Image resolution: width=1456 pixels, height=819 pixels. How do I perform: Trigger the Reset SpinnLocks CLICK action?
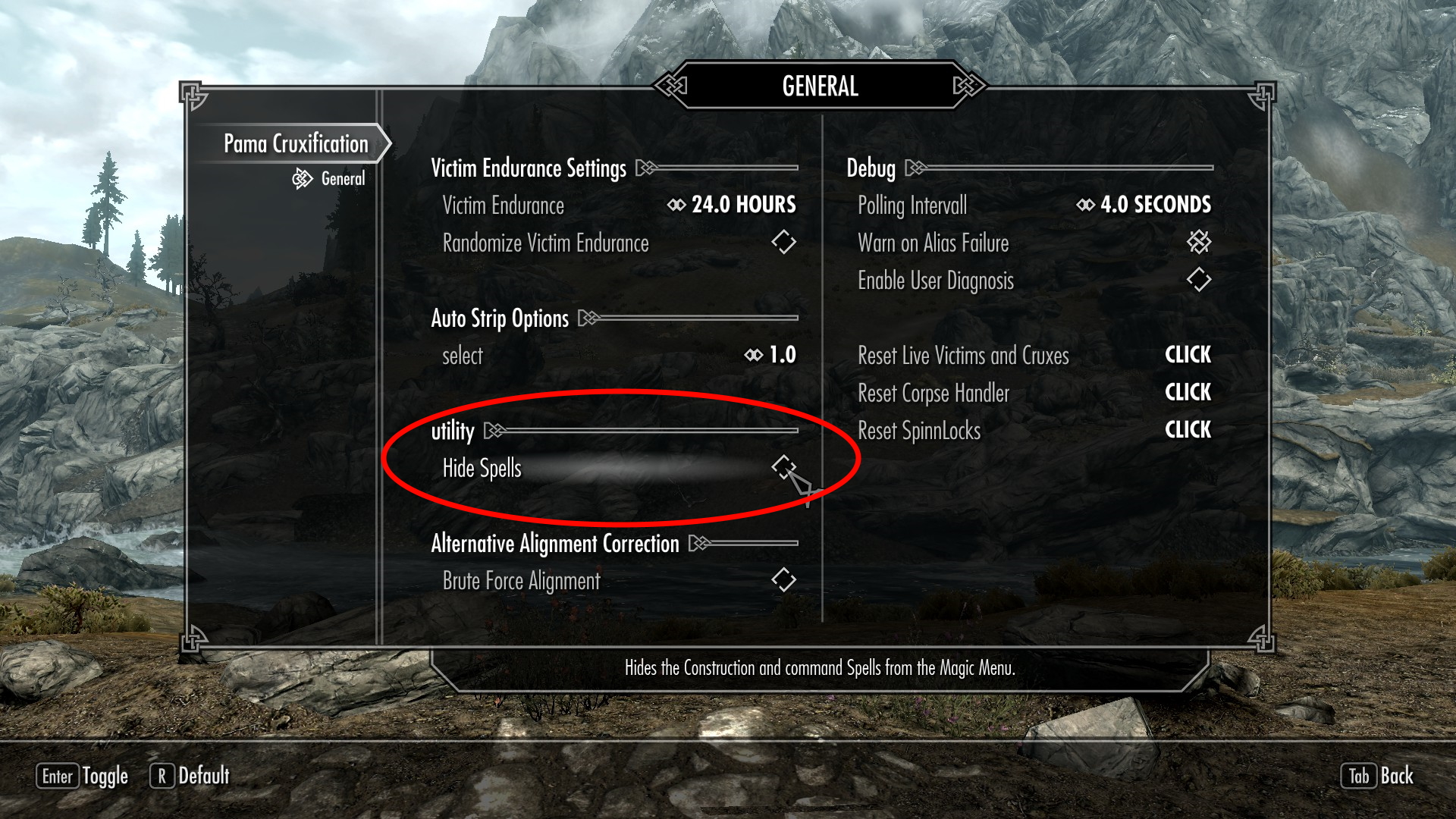[1188, 430]
